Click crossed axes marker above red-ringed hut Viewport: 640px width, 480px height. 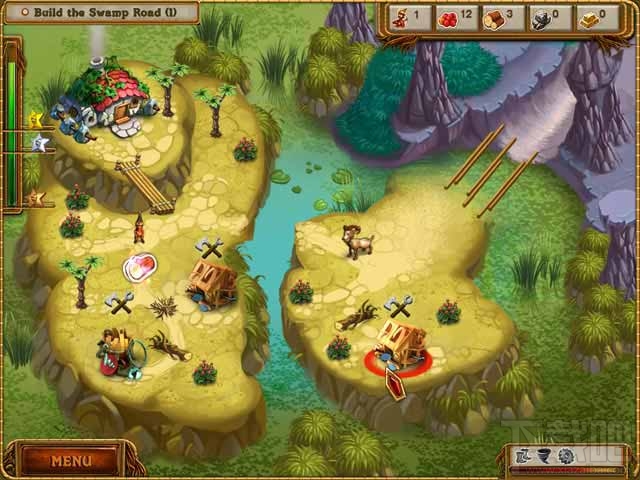click(398, 306)
